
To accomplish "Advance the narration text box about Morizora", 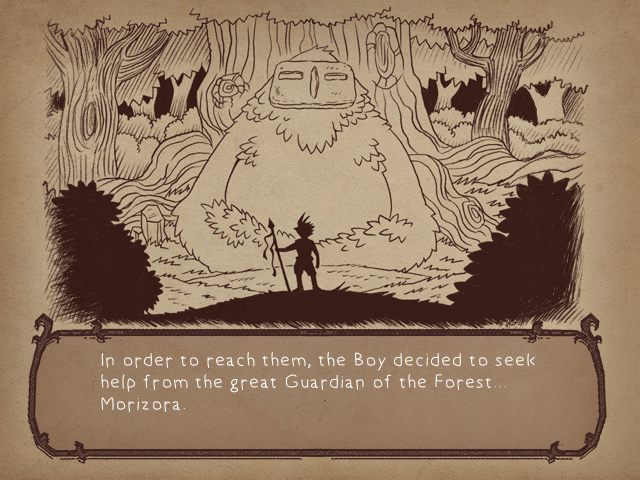I will 320,385.
